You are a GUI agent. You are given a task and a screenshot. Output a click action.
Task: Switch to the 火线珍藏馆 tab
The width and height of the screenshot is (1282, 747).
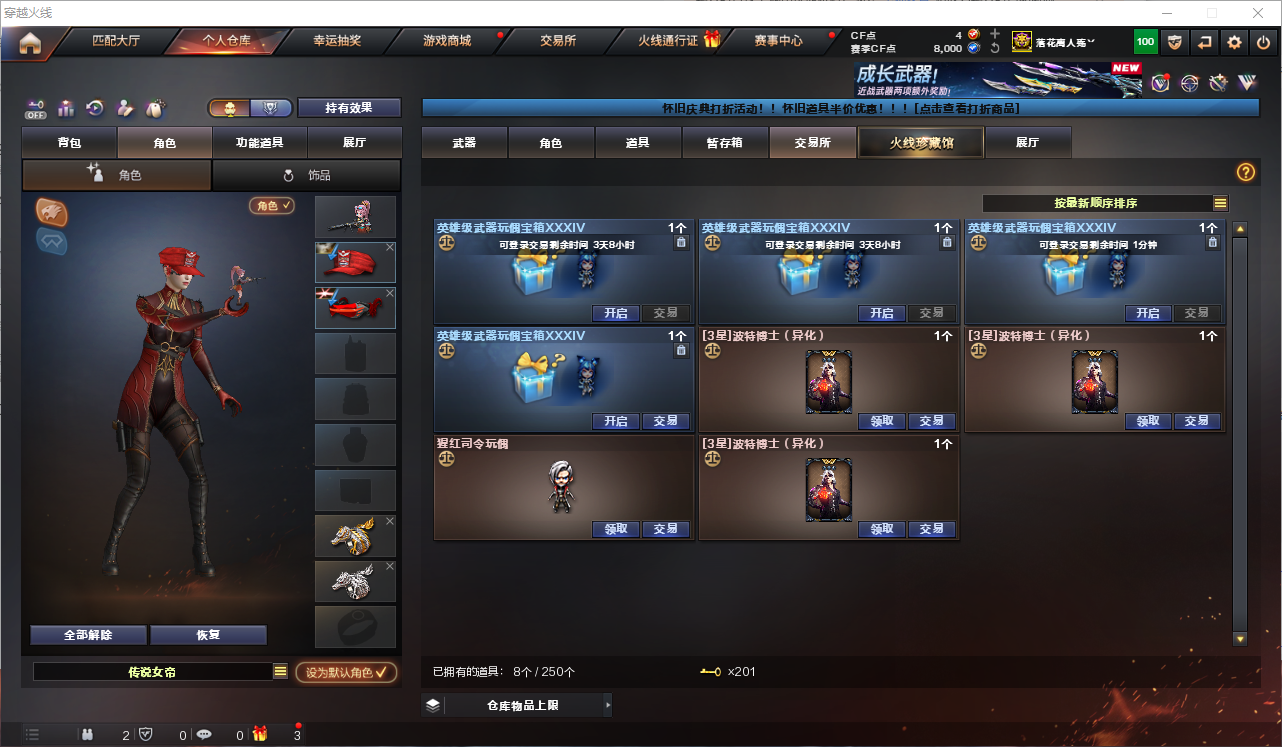tap(919, 142)
